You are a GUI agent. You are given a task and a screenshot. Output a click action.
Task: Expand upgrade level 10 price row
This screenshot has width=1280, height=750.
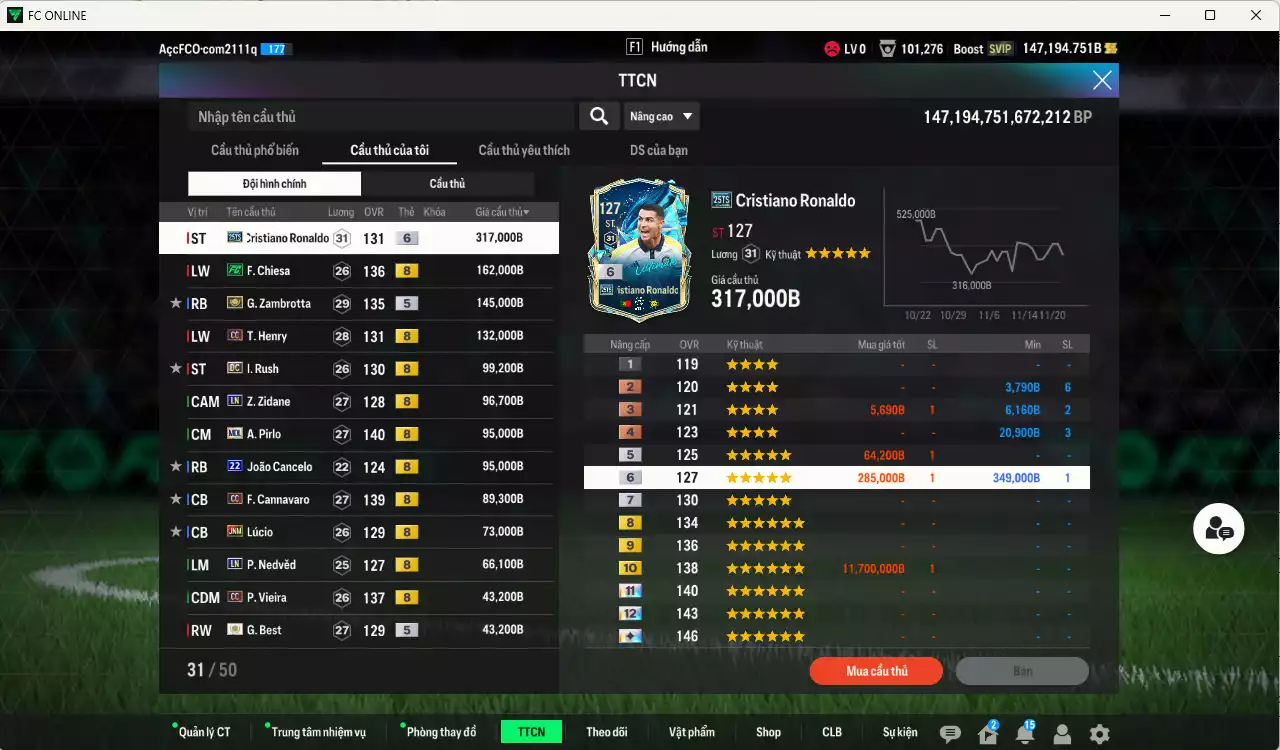click(x=836, y=568)
